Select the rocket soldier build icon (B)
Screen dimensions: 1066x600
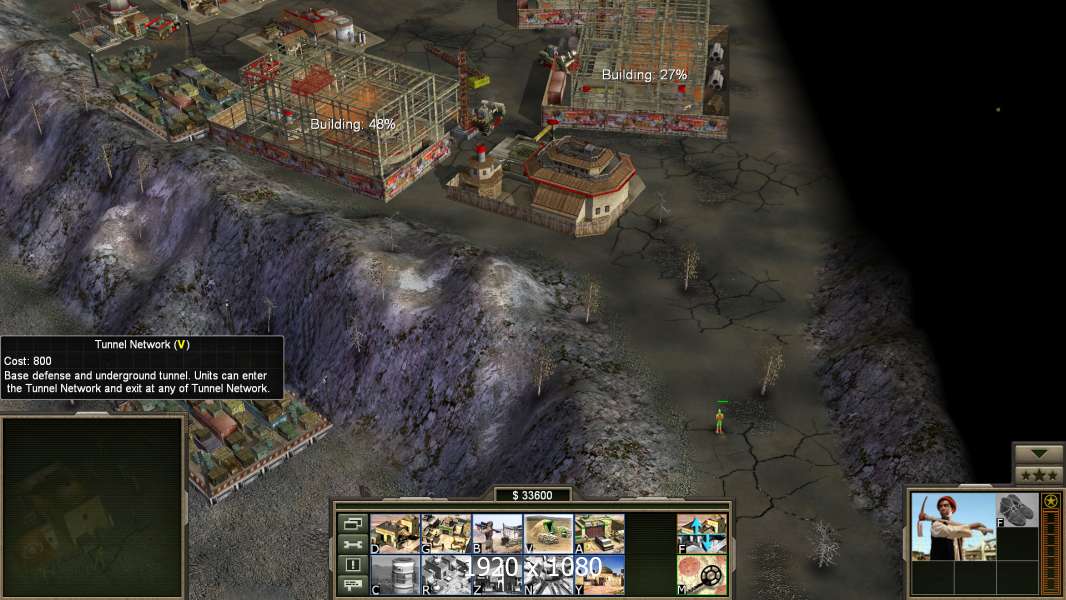pos(497,534)
